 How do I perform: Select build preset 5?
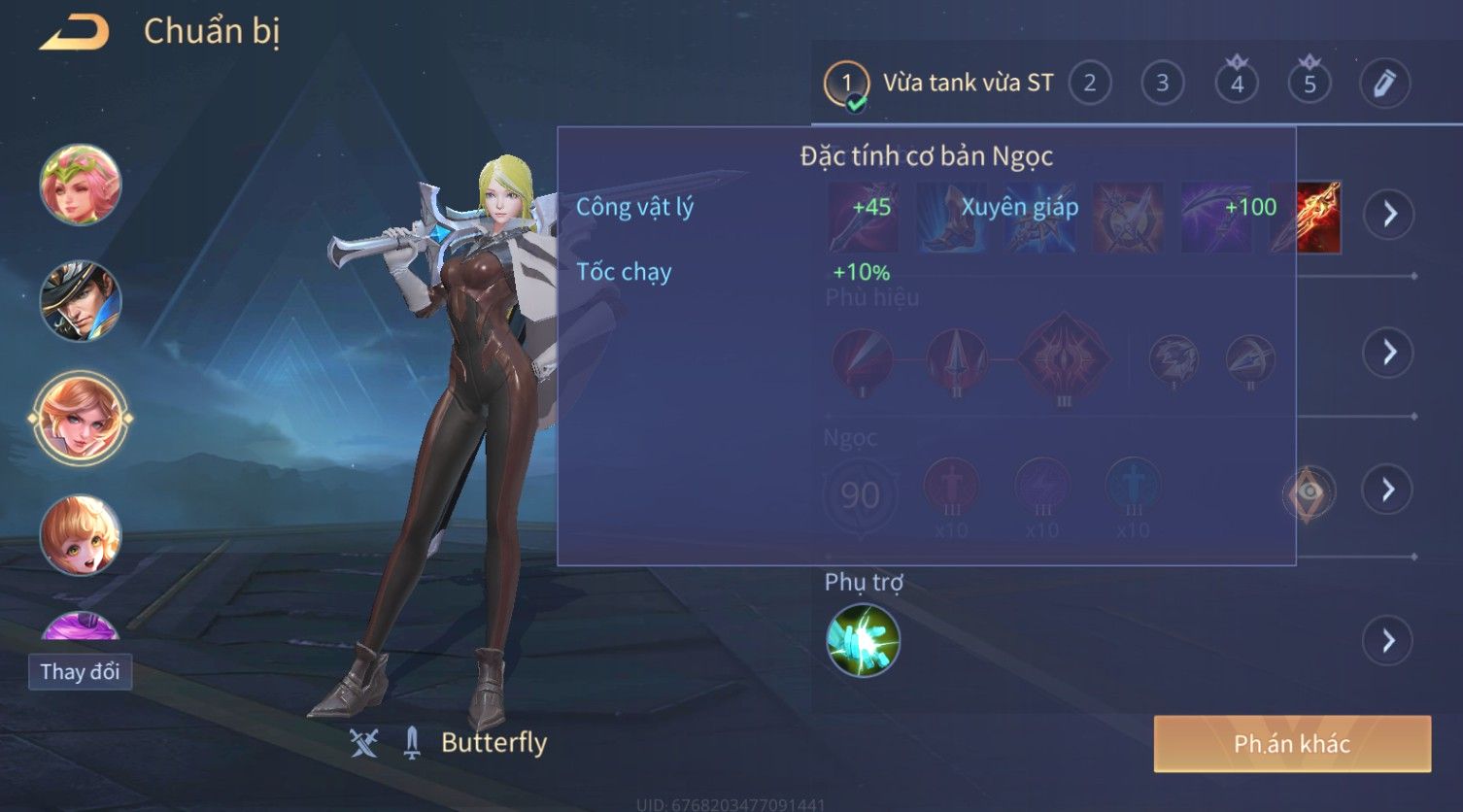[1310, 84]
